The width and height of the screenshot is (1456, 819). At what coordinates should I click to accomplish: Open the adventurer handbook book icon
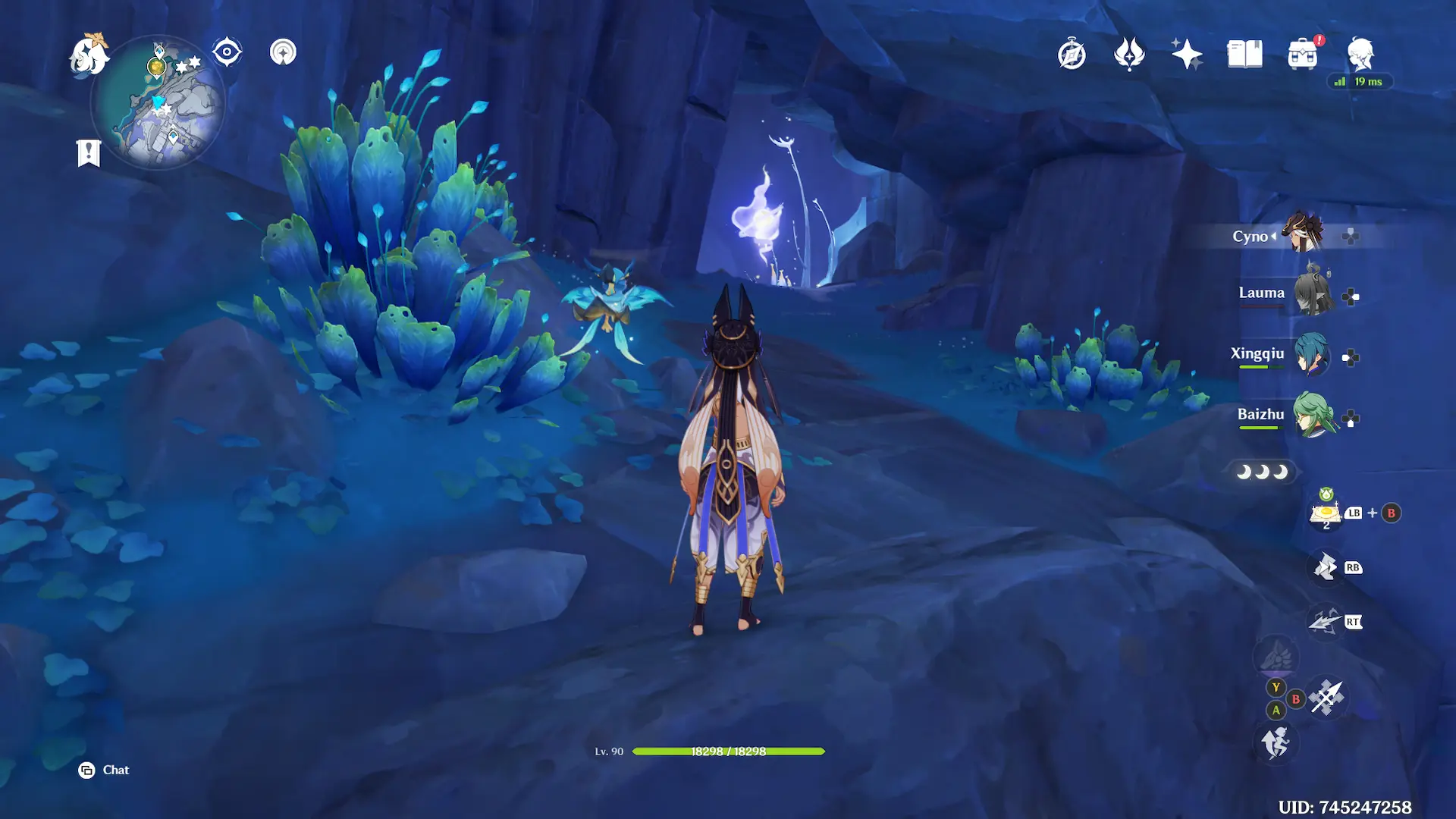[x=1244, y=55]
